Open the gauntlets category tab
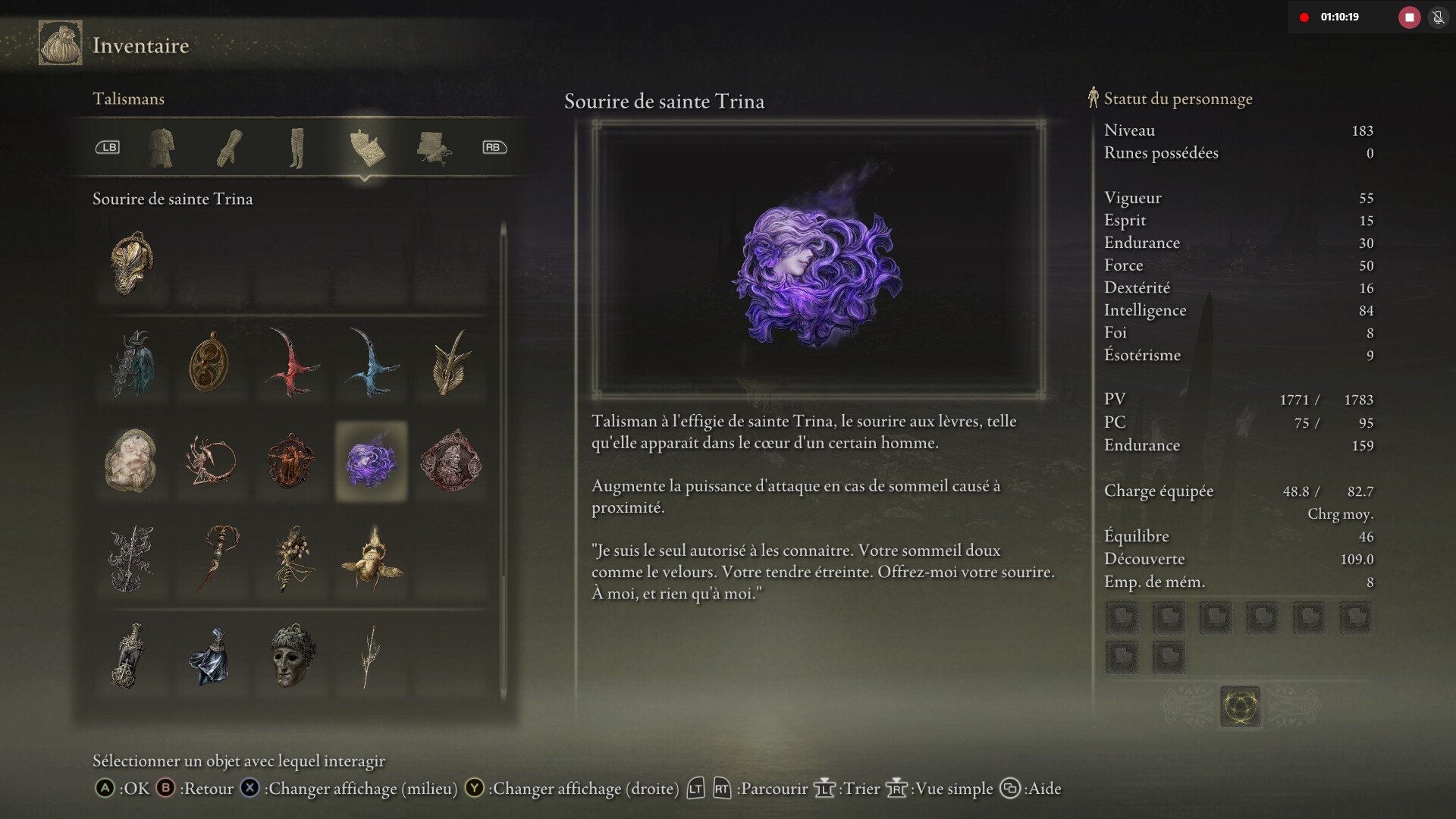 pyautogui.click(x=229, y=147)
